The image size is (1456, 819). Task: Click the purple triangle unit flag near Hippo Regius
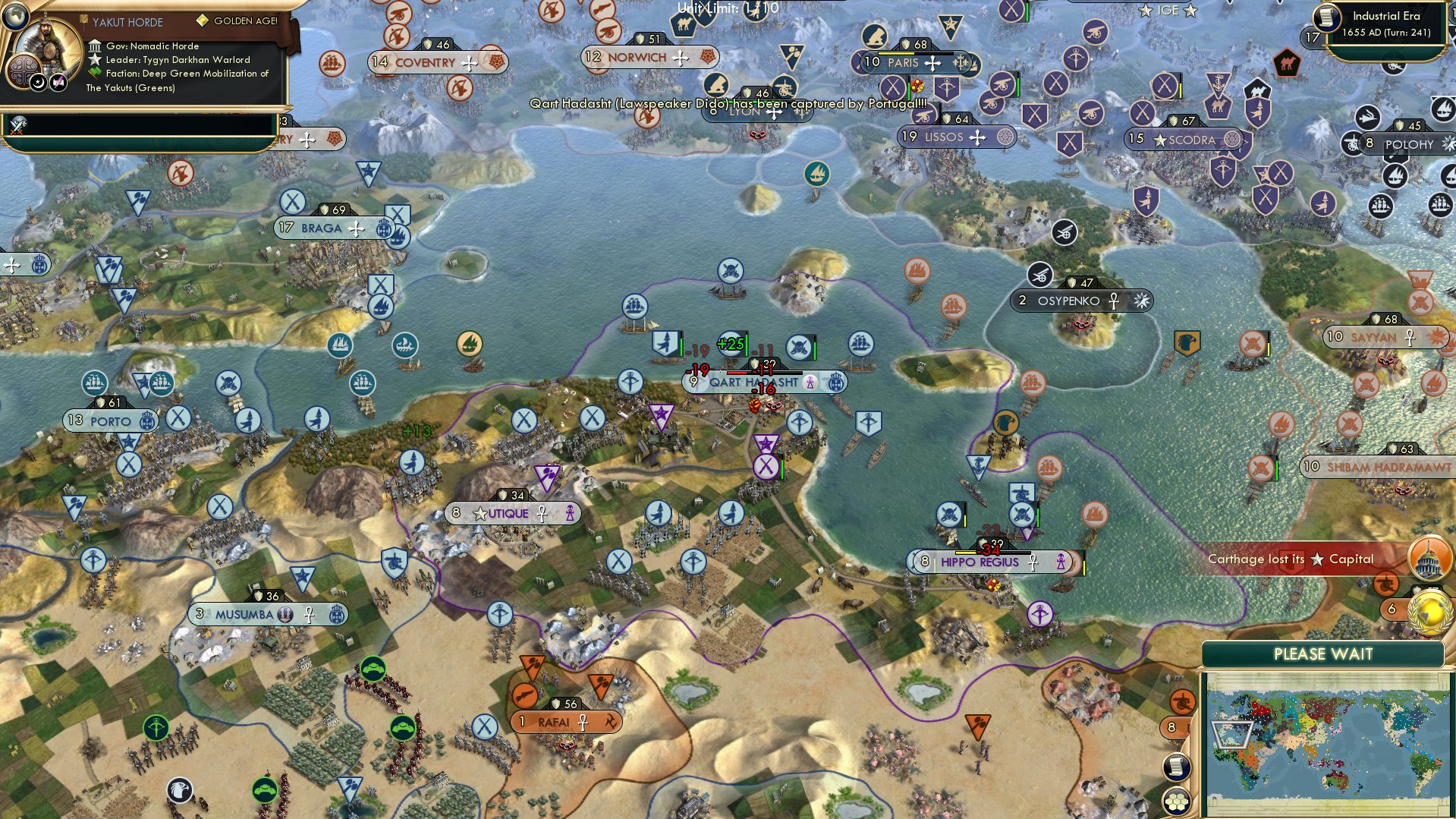pyautogui.click(x=1028, y=535)
